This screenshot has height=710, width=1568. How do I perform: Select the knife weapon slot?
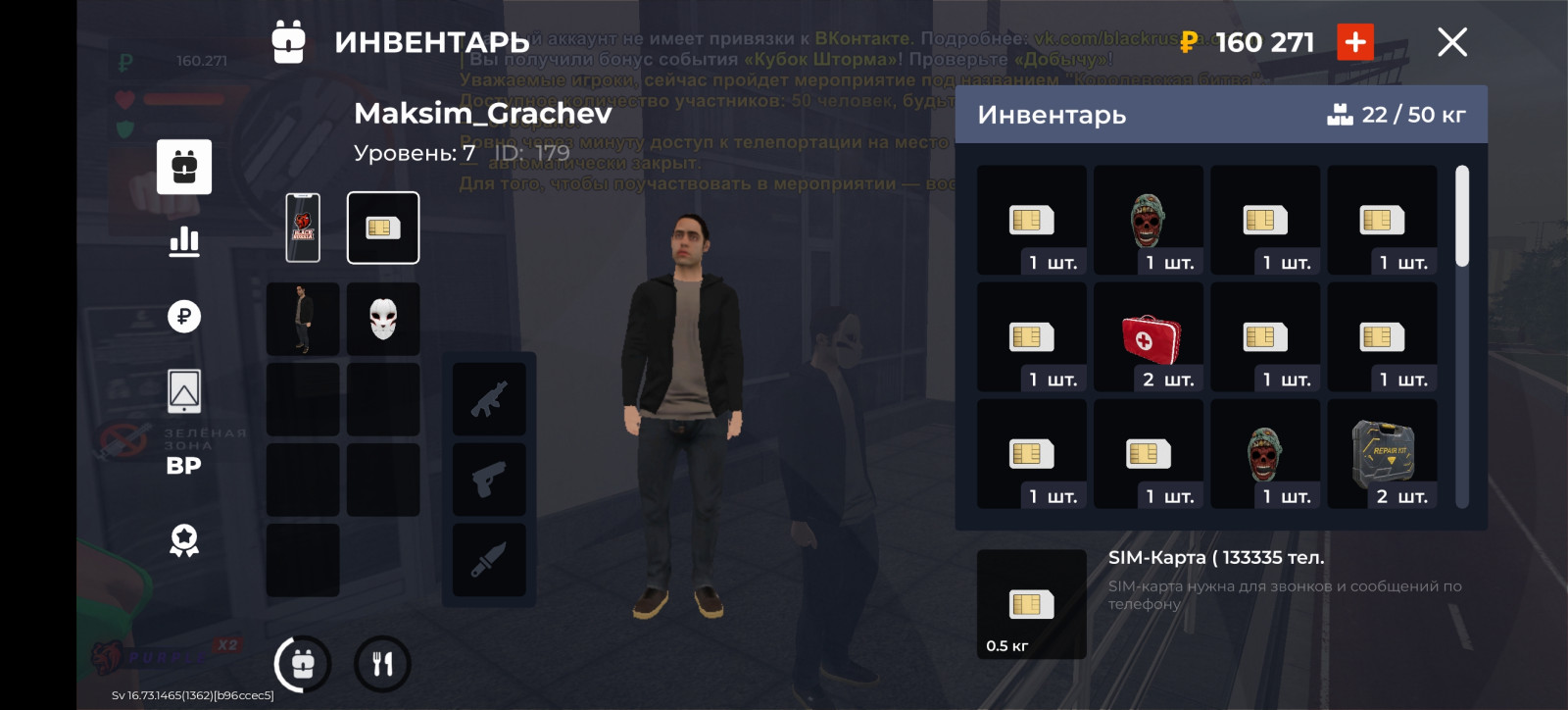pyautogui.click(x=489, y=560)
